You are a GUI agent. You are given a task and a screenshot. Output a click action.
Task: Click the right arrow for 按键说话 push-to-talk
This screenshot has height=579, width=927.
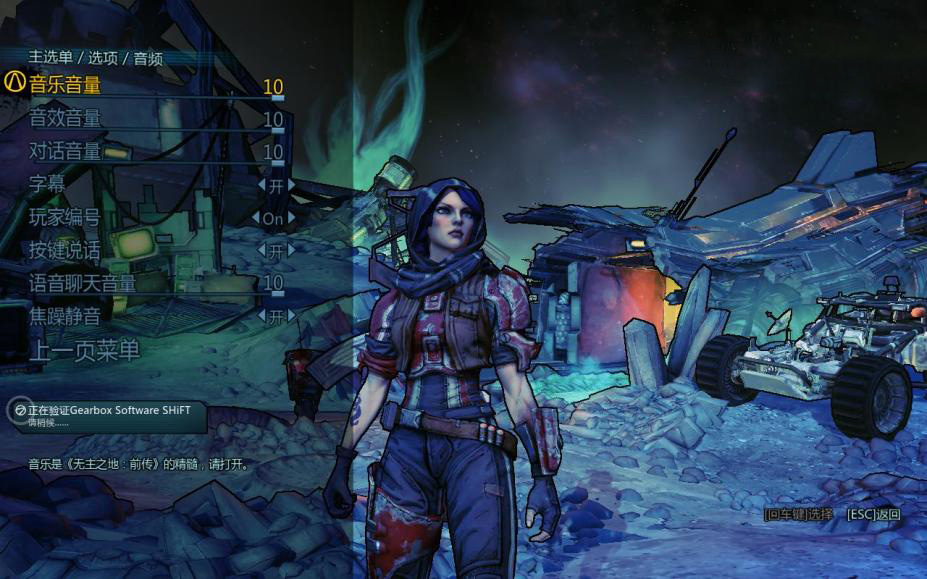coord(291,250)
